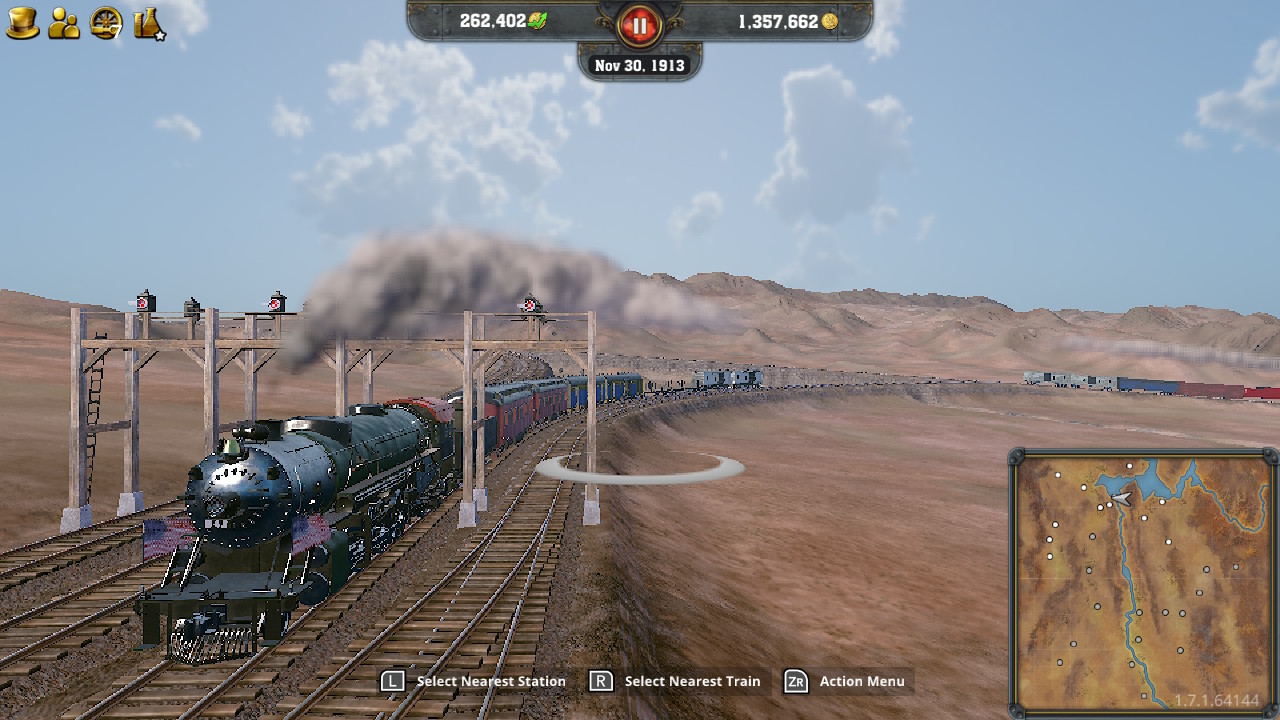
Task: Open the personnel panel using the people icon
Action: point(62,22)
